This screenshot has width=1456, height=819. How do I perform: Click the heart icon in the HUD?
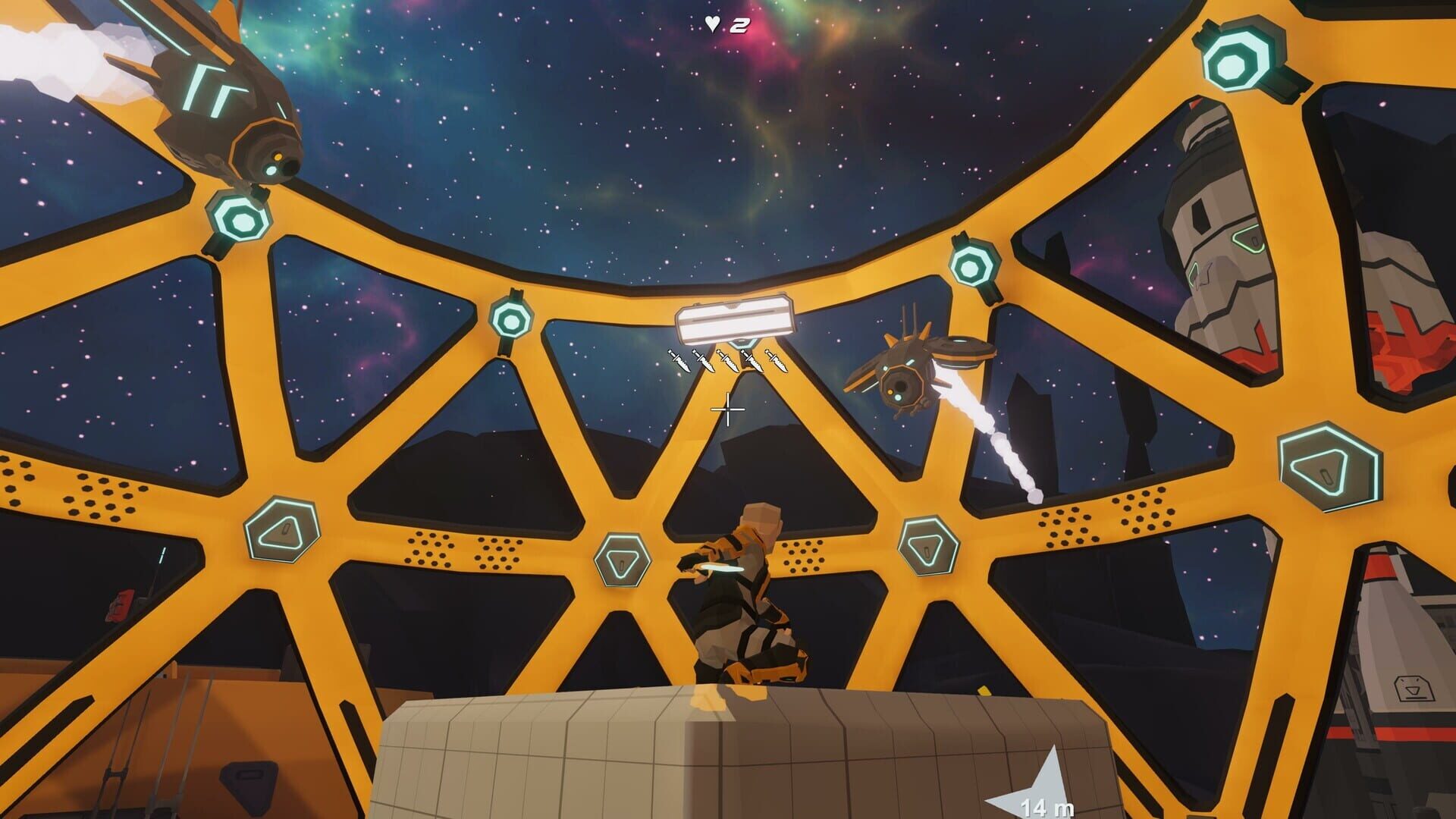711,23
